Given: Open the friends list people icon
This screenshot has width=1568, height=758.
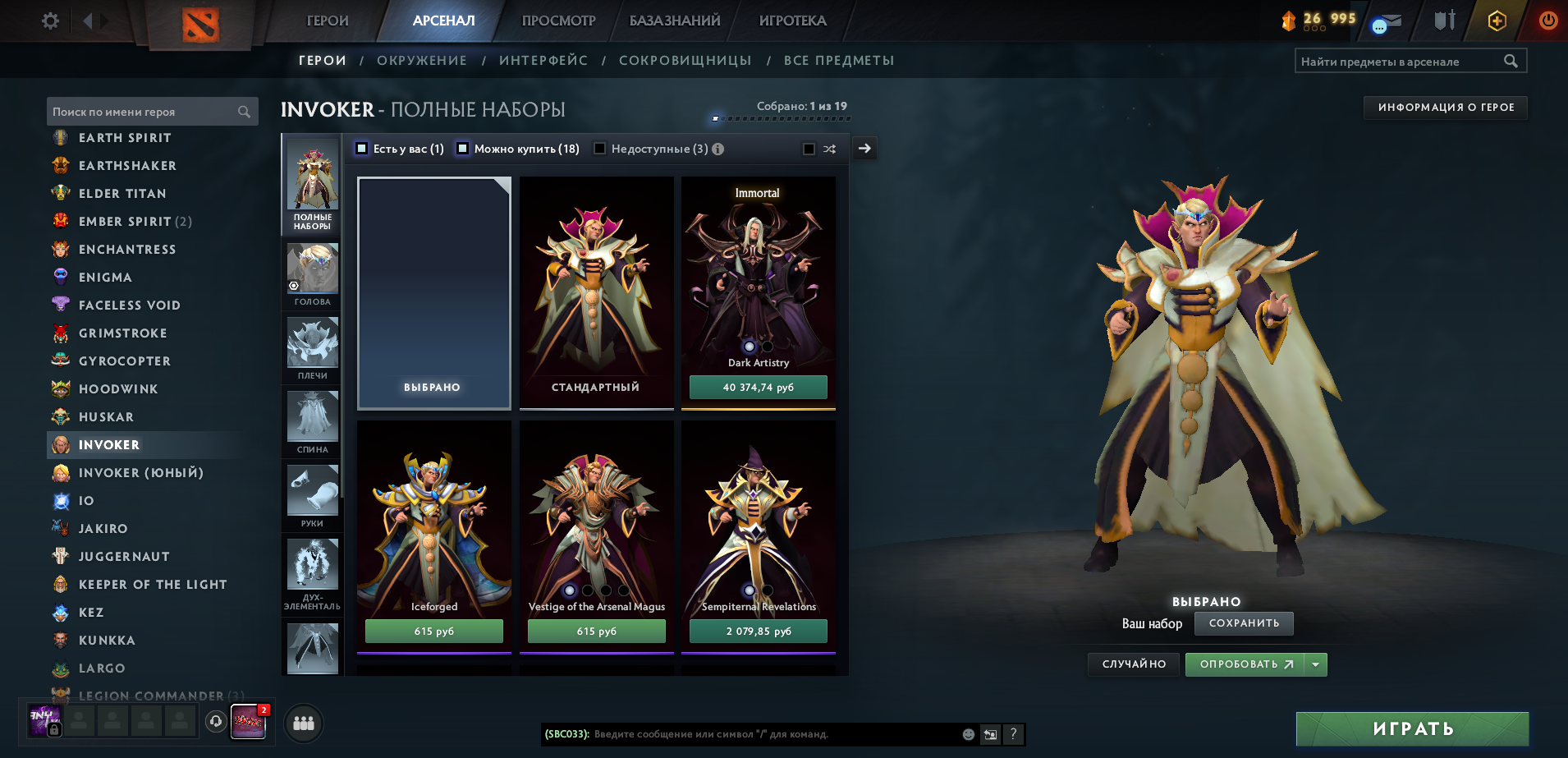Looking at the screenshot, I should [x=303, y=724].
